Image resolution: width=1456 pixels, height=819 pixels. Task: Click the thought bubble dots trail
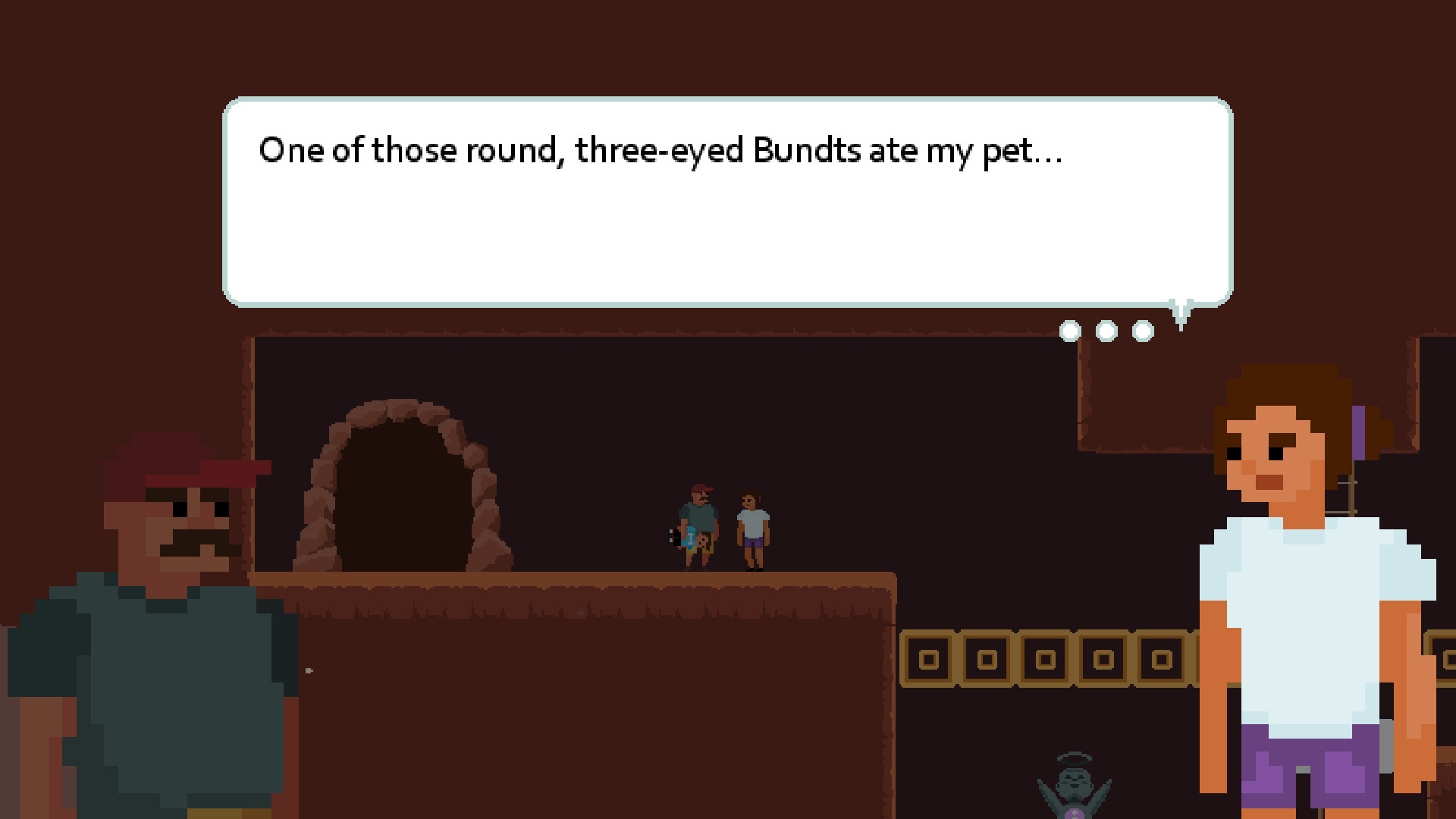click(x=1106, y=331)
